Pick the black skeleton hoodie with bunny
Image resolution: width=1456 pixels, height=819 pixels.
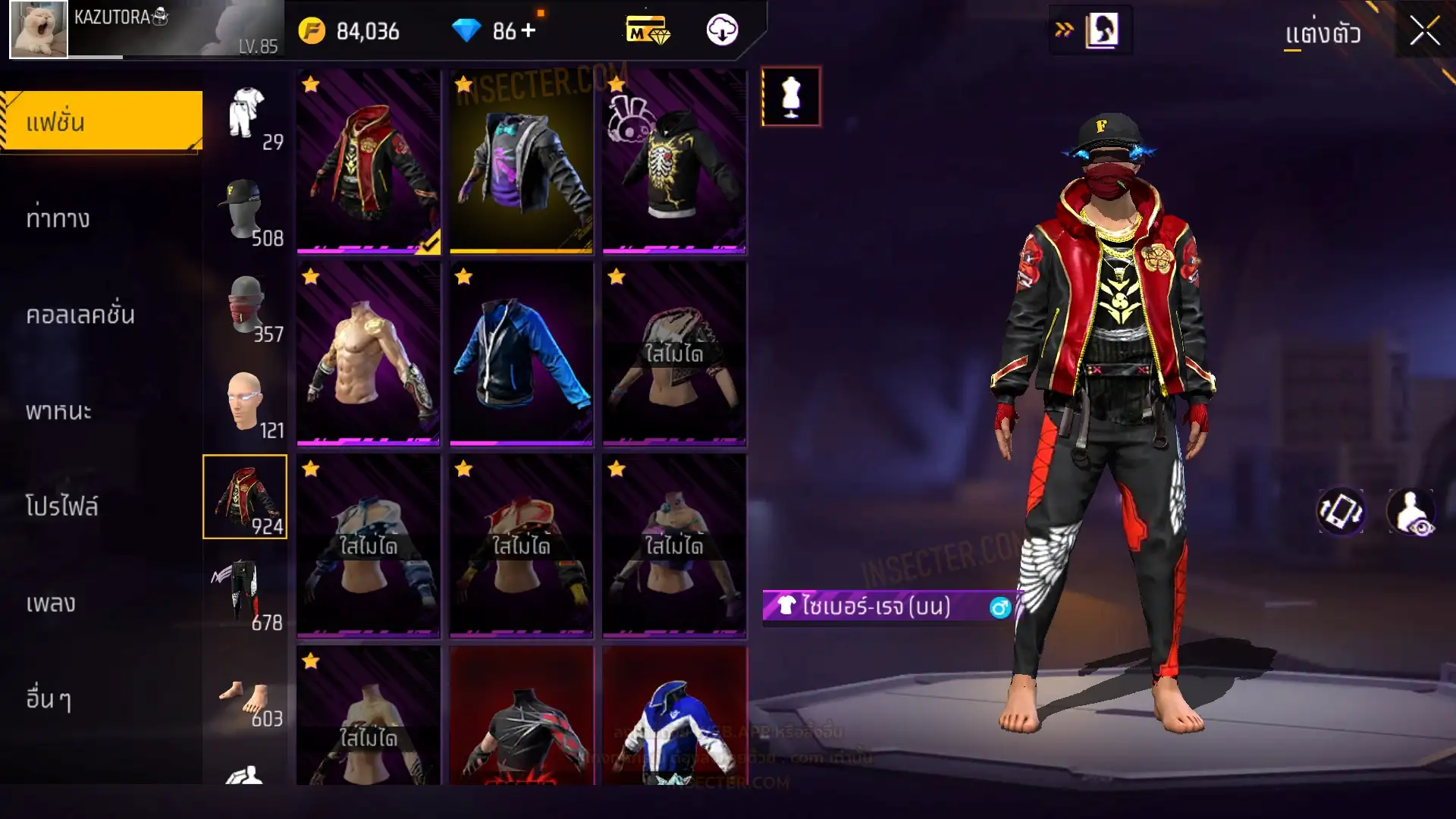coord(674,161)
